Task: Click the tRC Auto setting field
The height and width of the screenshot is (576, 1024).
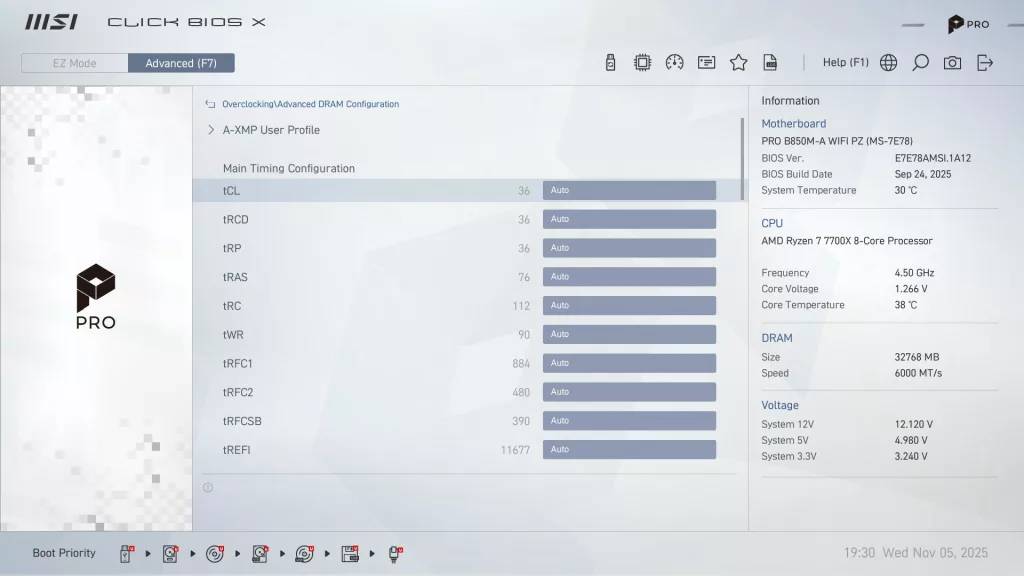Action: pyautogui.click(x=629, y=306)
